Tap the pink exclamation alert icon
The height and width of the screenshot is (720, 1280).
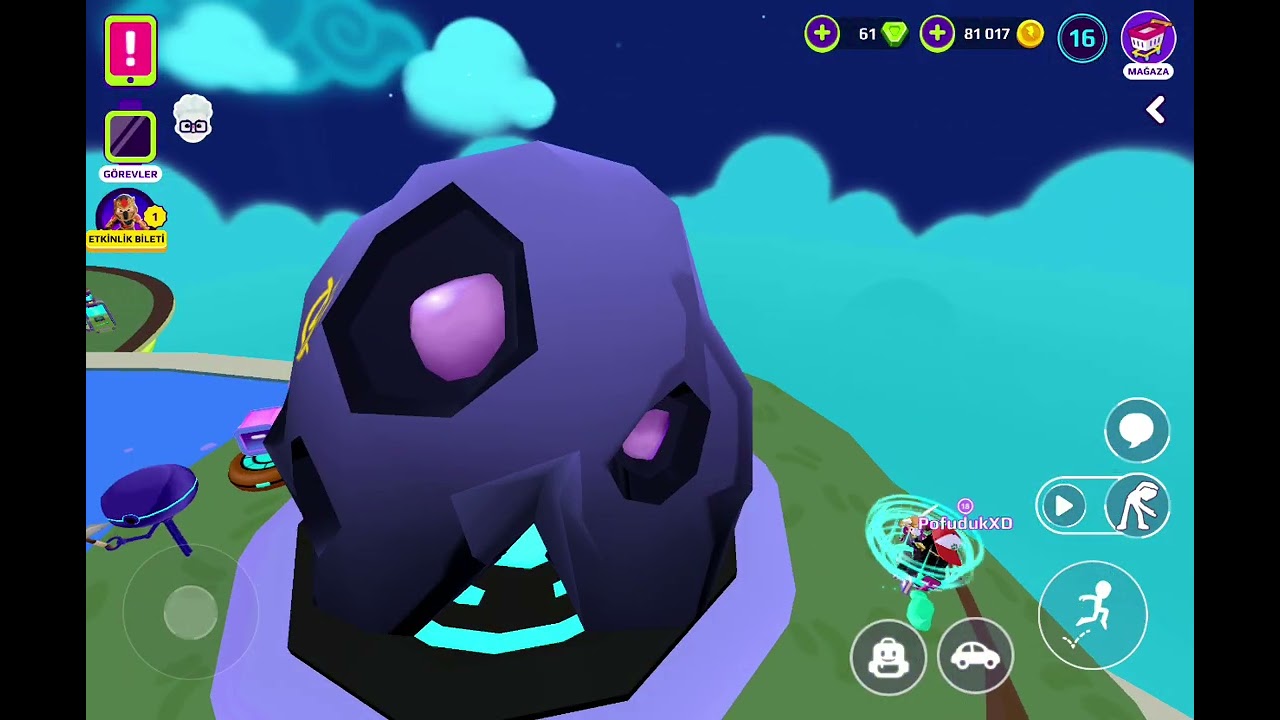[x=130, y=50]
